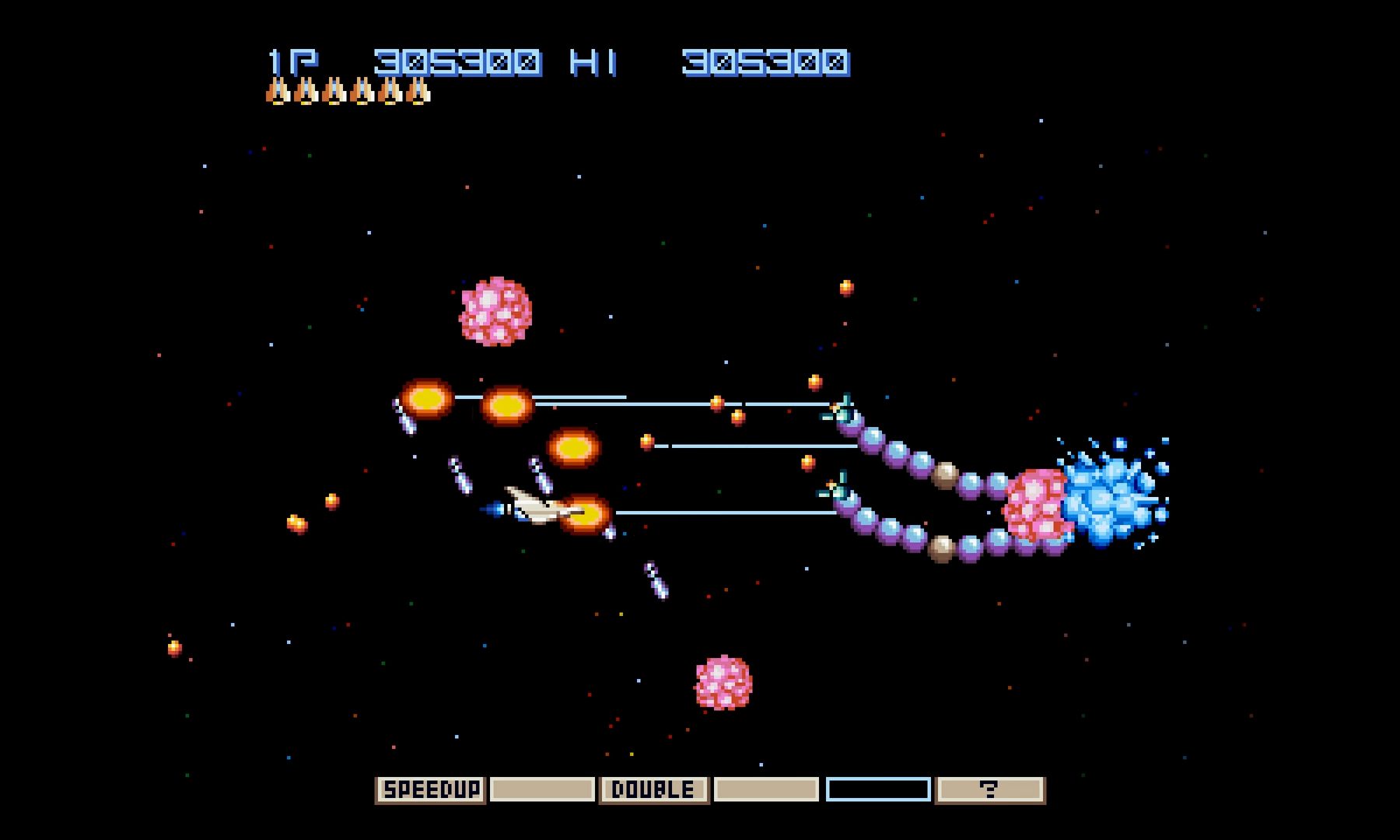Select the SPEEDUP power-up slot

point(430,789)
